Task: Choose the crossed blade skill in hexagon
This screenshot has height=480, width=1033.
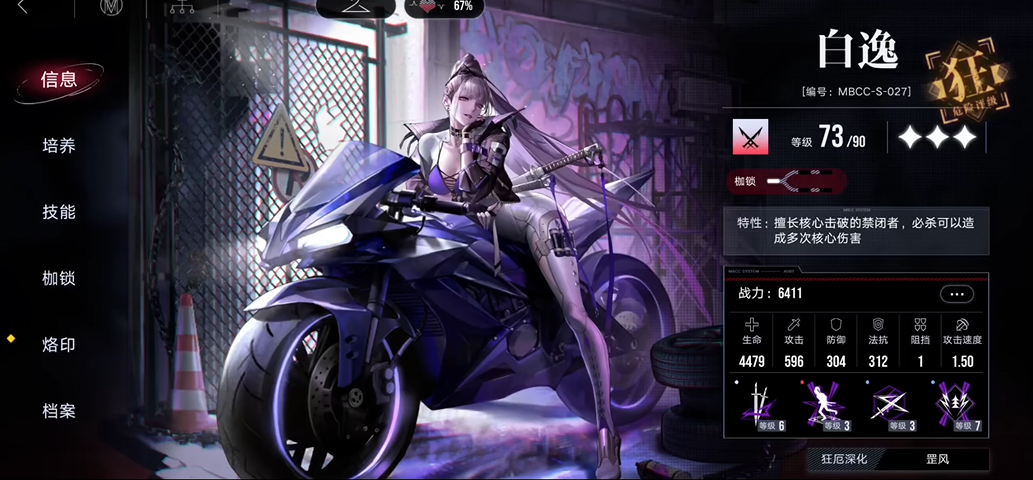Action: pyautogui.click(x=890, y=405)
